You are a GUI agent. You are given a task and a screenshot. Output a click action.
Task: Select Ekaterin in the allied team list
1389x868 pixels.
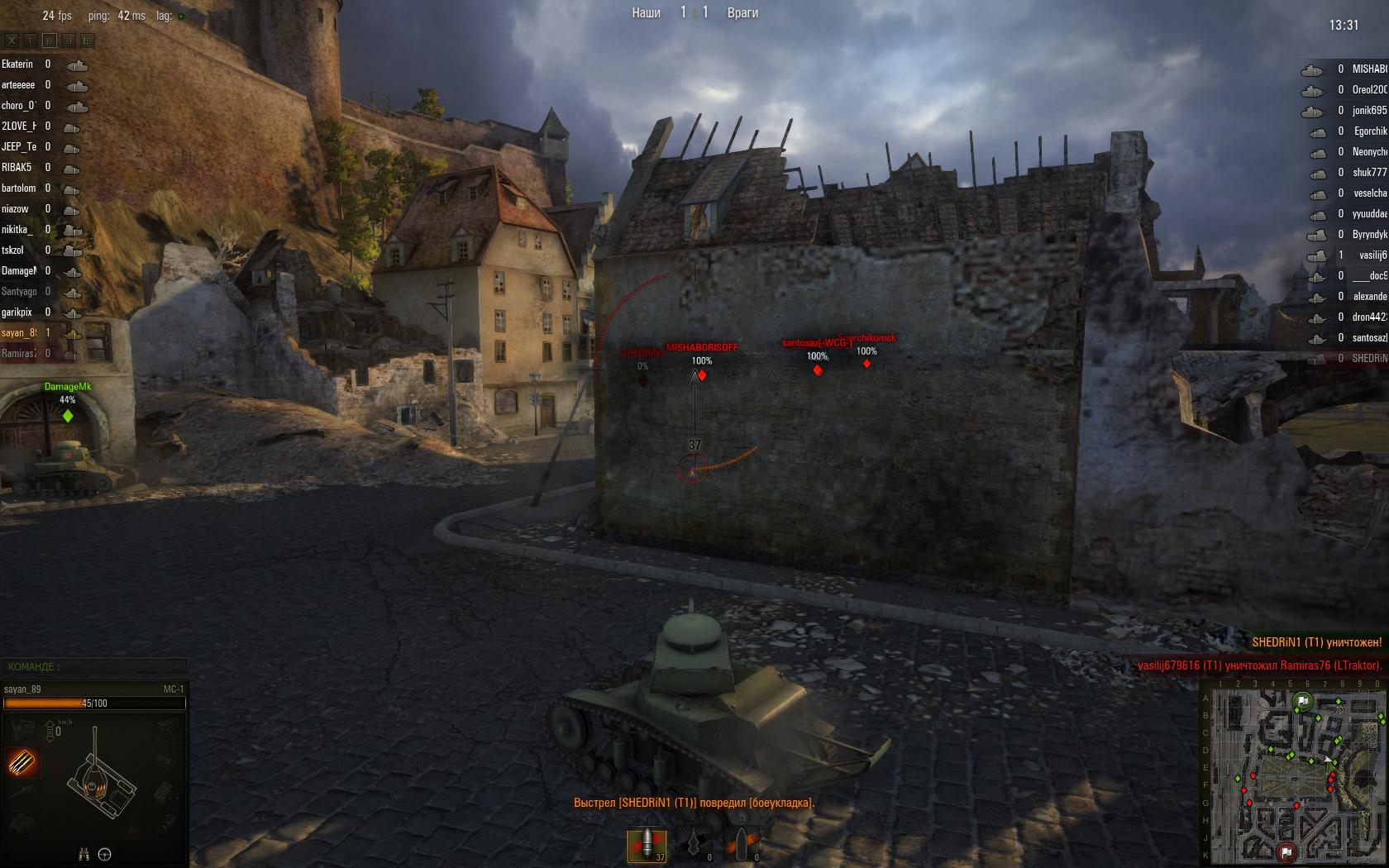click(17, 64)
